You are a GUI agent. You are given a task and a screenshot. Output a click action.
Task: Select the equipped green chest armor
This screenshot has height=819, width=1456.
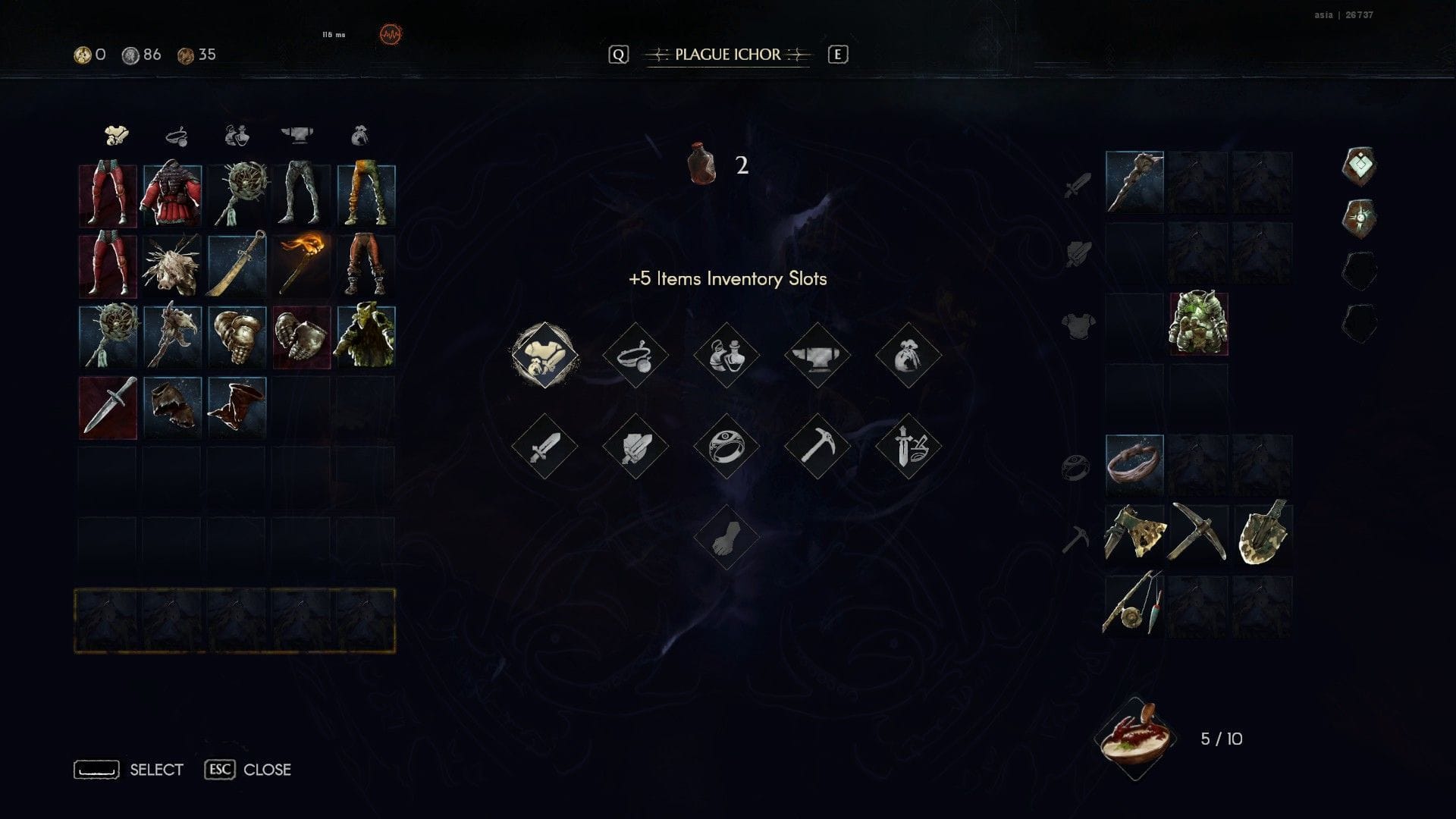[x=1198, y=324]
